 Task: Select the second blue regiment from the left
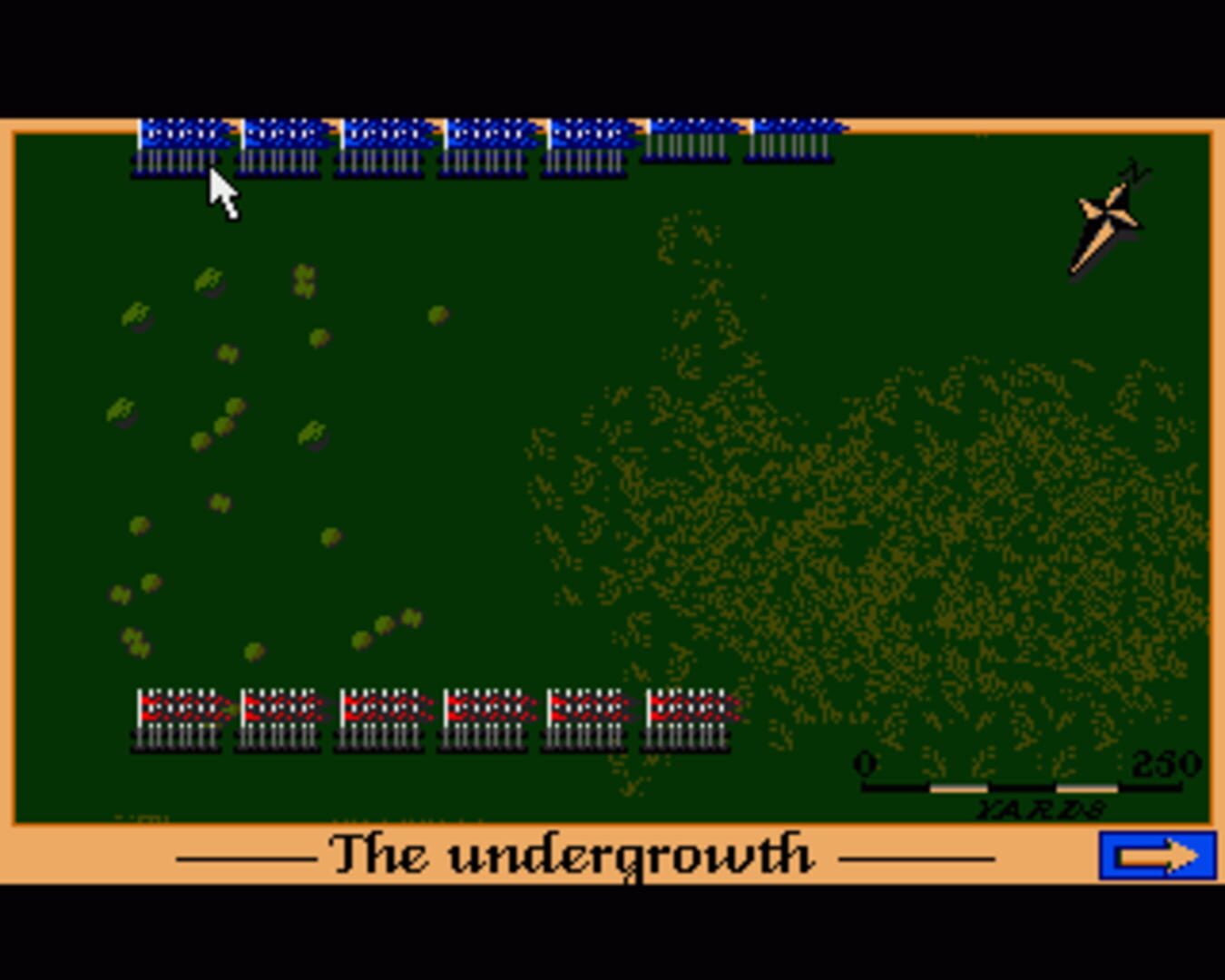(283, 145)
